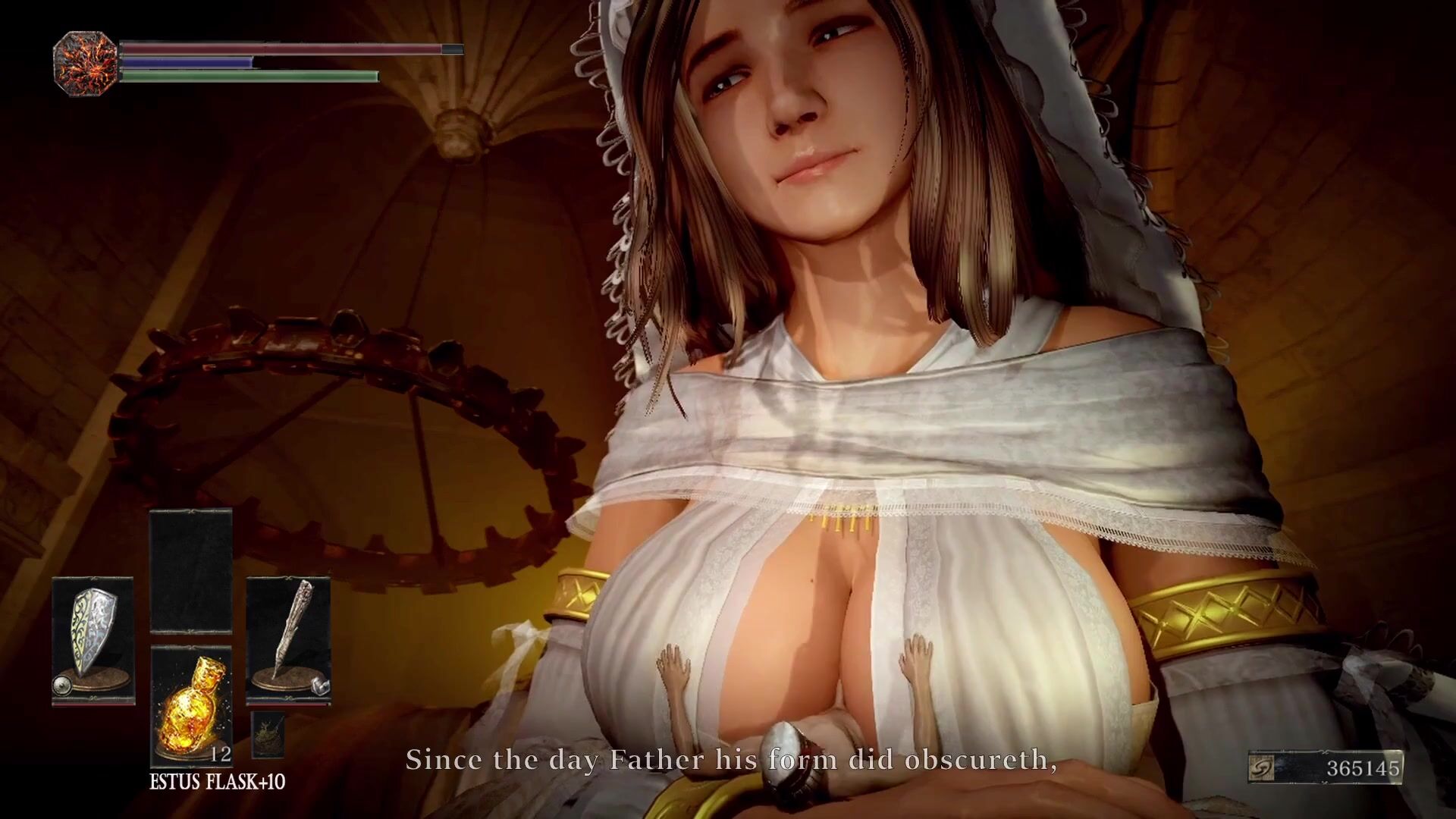Click the empty spell slot above Estus
Image resolution: width=1456 pixels, height=819 pixels.
pos(191,571)
